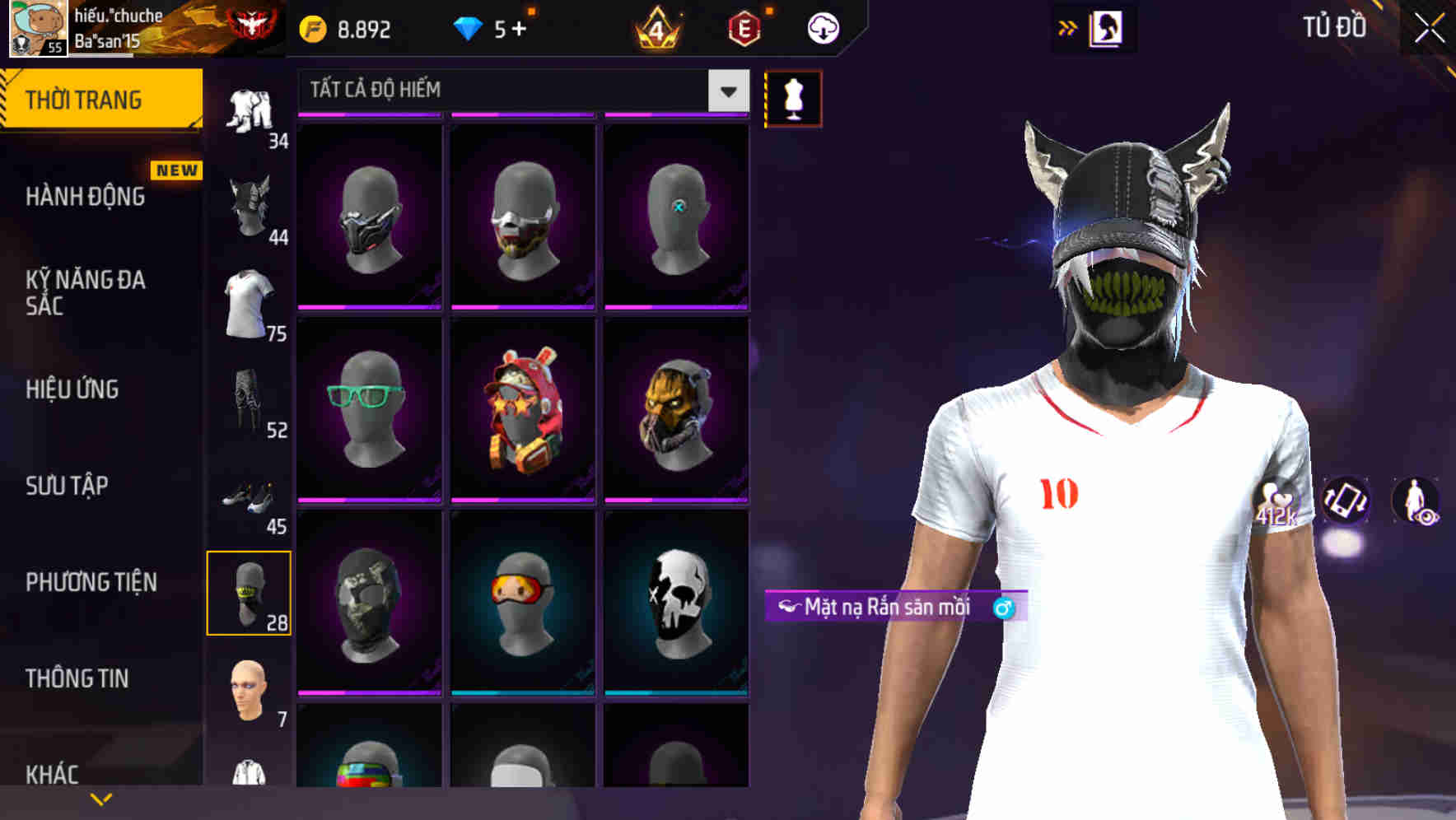
Task: Expand the chevron at the bottom of the sidebar
Action: click(100, 796)
